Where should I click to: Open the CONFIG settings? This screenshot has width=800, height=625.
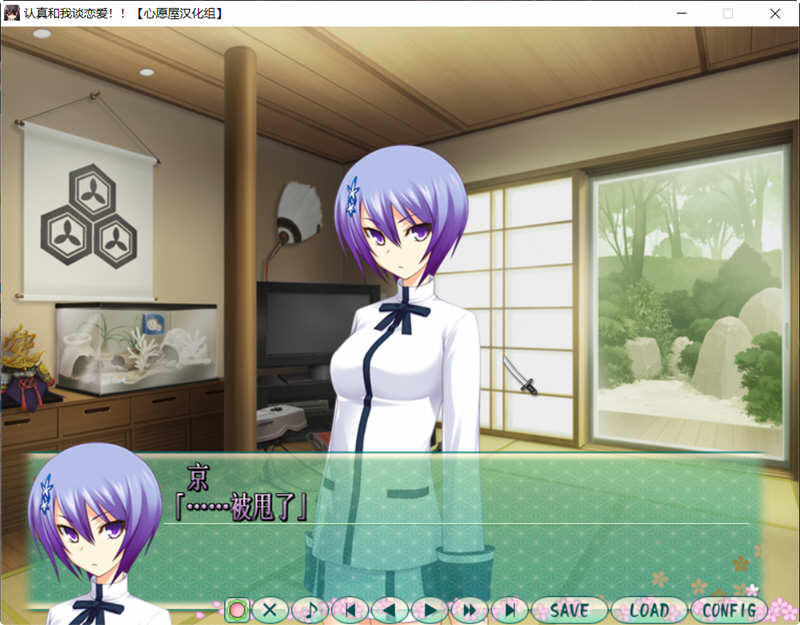[x=728, y=609]
